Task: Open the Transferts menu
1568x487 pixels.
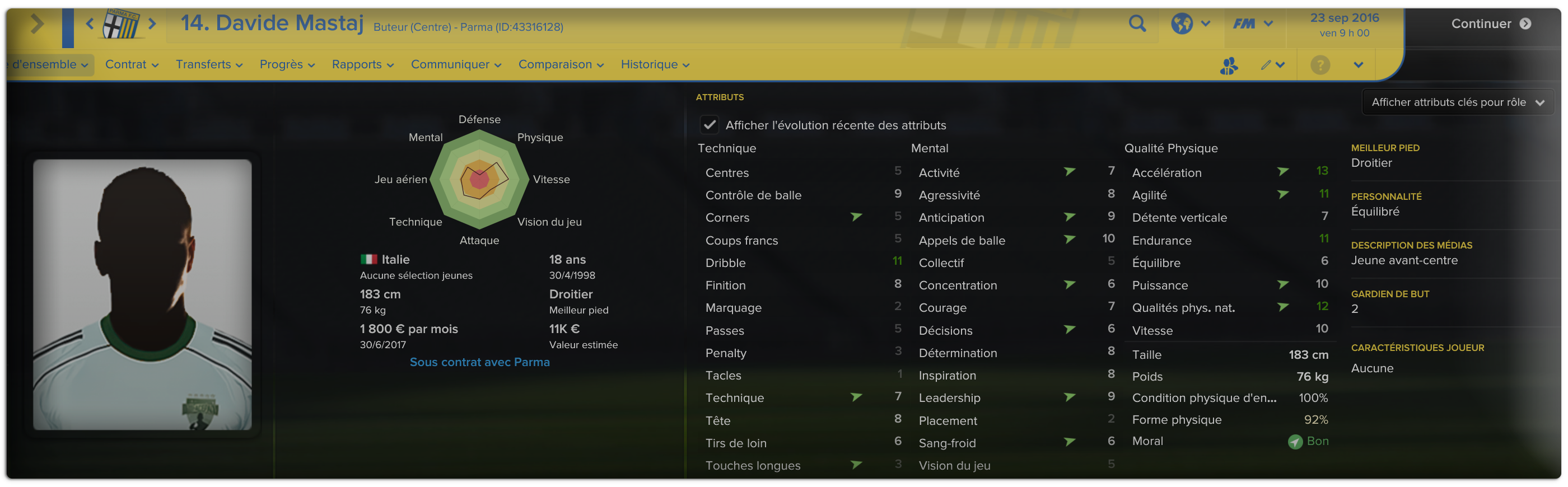Action: (209, 64)
